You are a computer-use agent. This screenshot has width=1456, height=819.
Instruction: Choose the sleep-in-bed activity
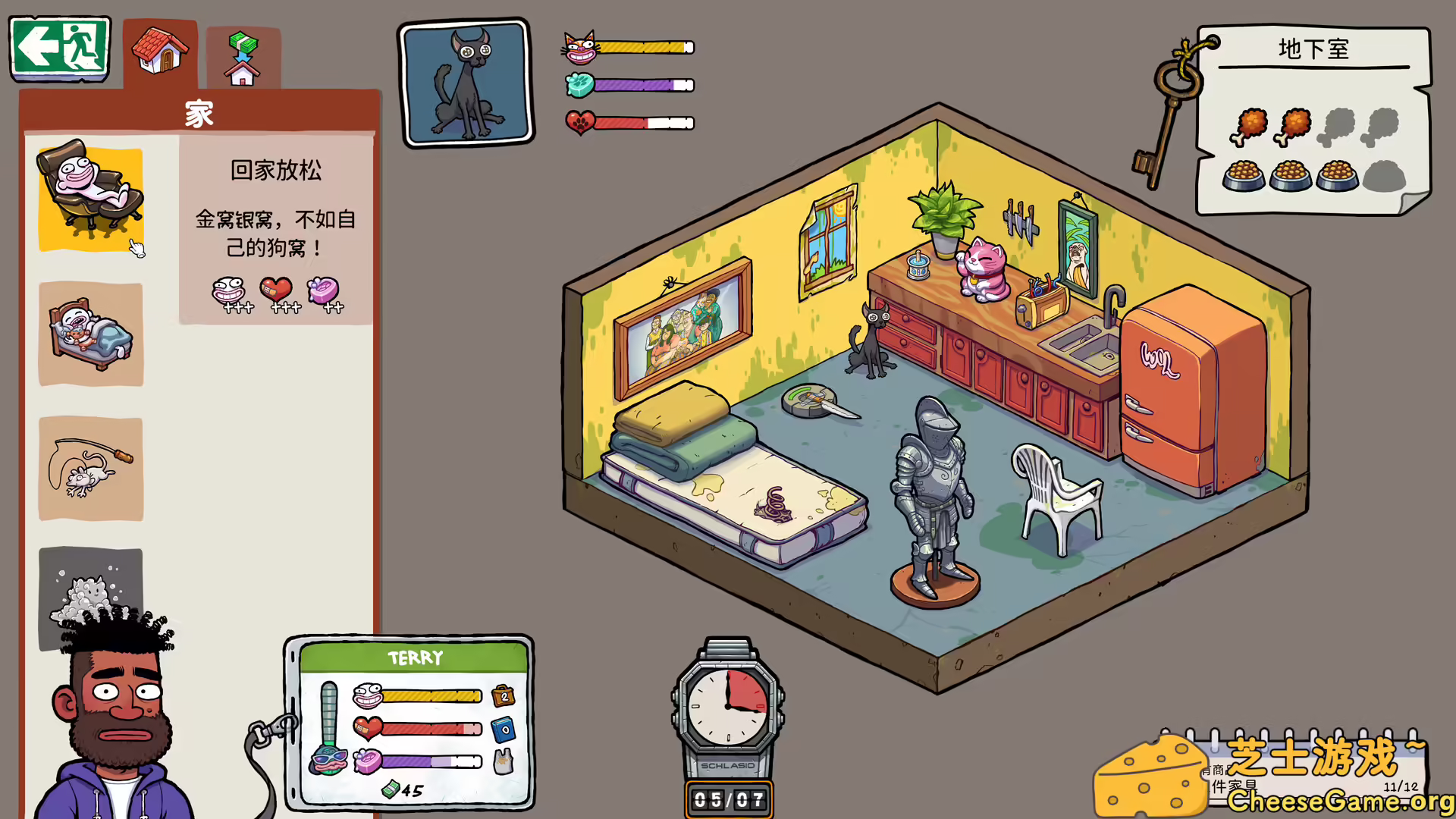(90, 334)
